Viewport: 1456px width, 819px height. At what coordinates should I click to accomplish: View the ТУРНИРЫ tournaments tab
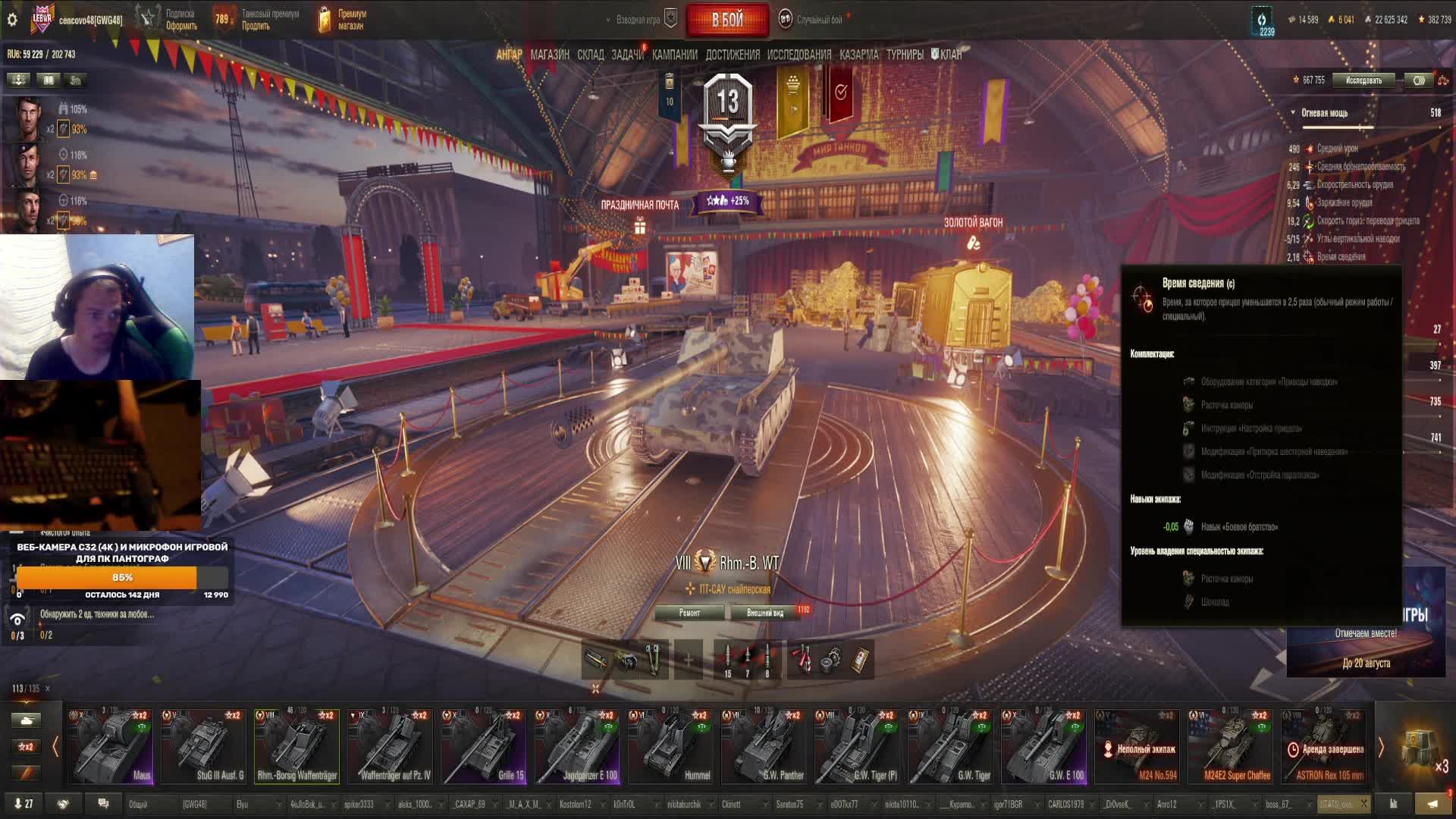(x=905, y=55)
